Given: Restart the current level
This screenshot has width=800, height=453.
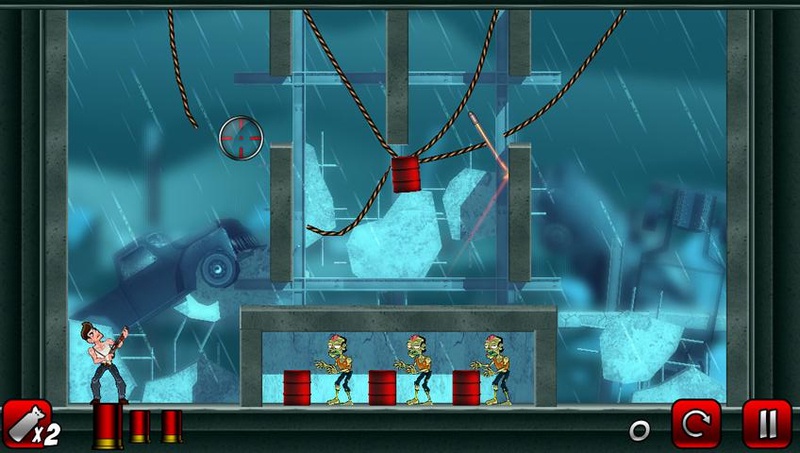Looking at the screenshot, I should [695, 424].
